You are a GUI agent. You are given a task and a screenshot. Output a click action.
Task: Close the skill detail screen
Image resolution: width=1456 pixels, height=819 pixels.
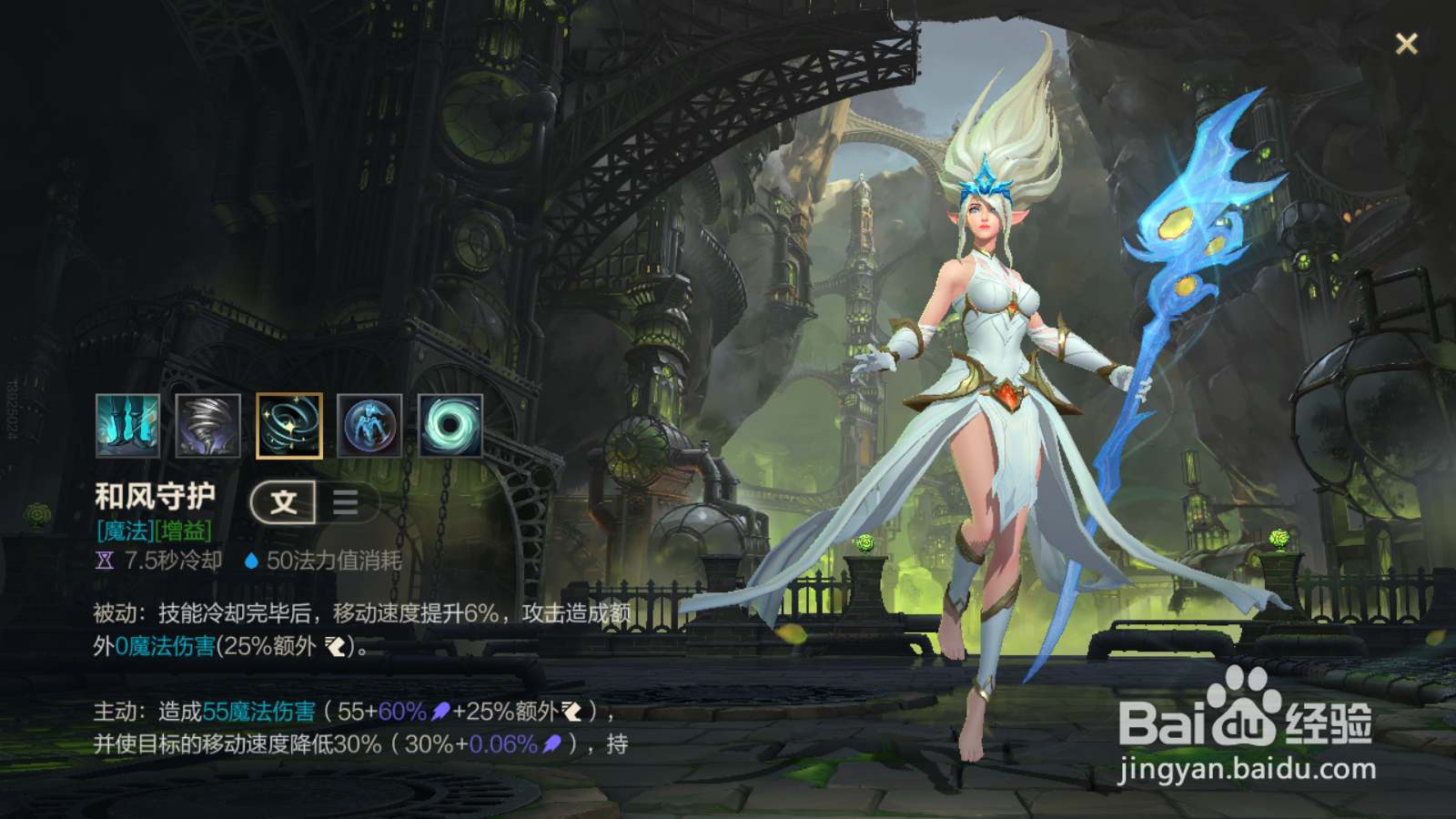pyautogui.click(x=1406, y=44)
